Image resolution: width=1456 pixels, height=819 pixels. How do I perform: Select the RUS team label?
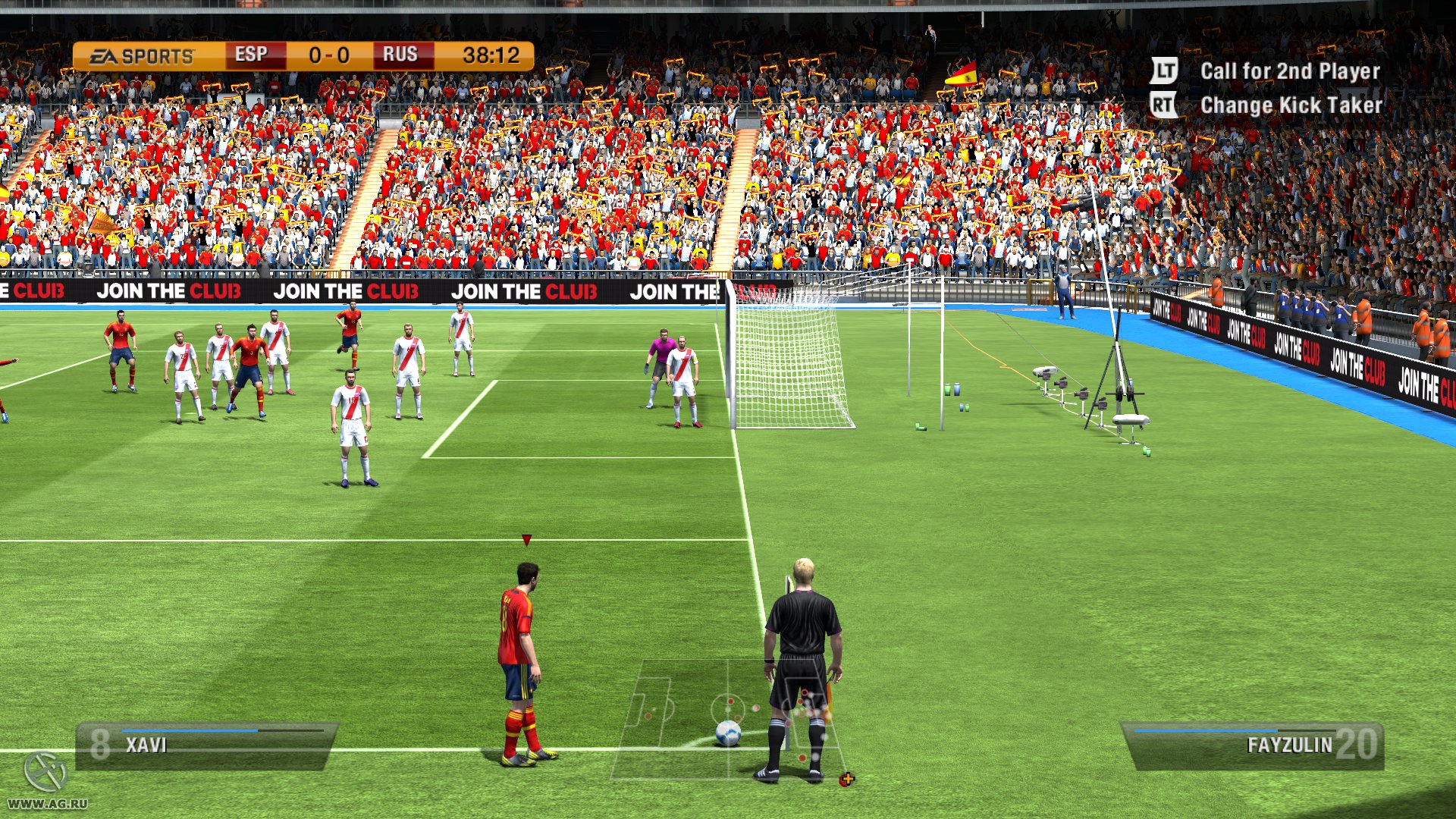(402, 54)
